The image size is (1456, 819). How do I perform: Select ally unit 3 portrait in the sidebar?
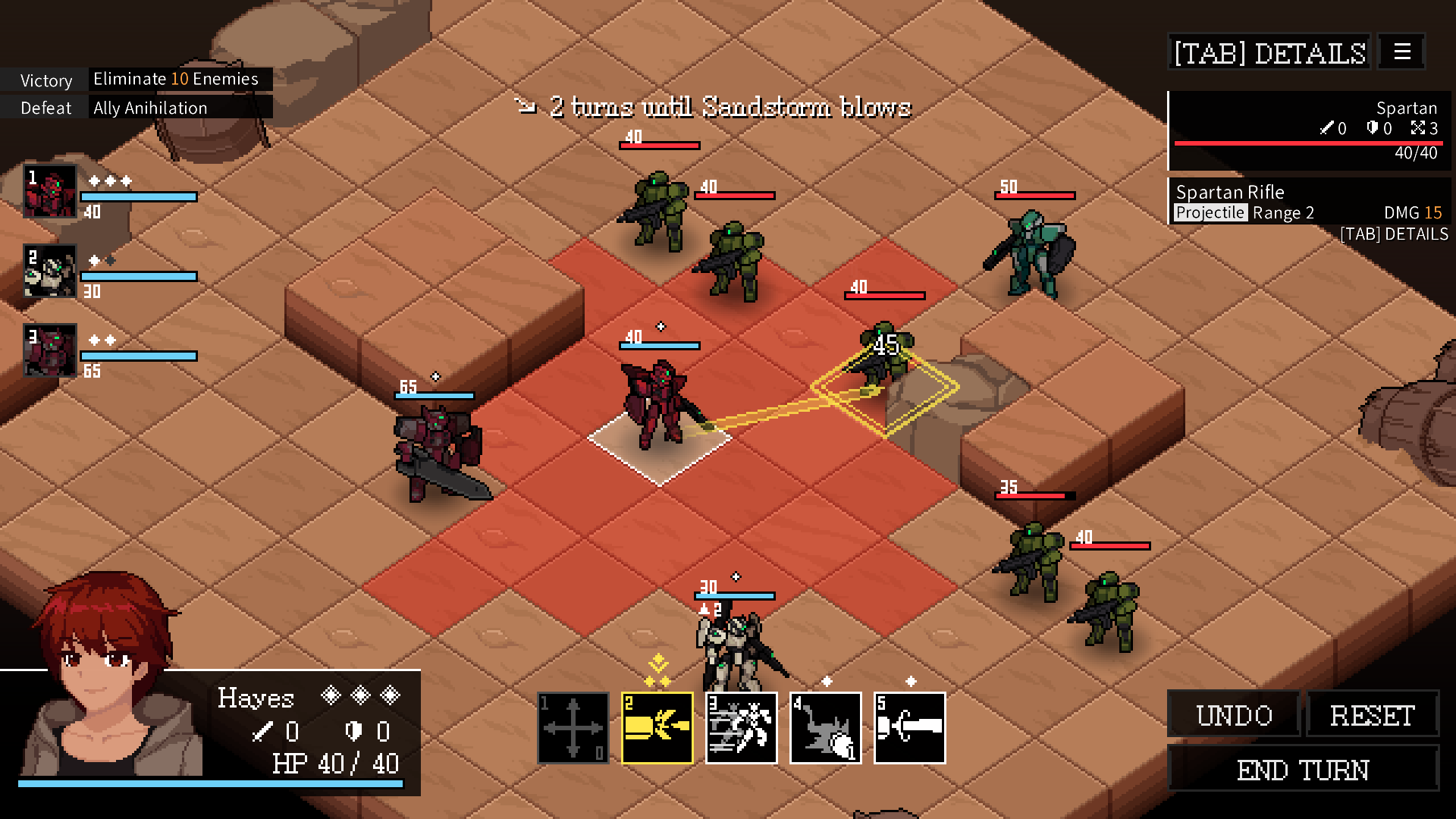pyautogui.click(x=49, y=350)
